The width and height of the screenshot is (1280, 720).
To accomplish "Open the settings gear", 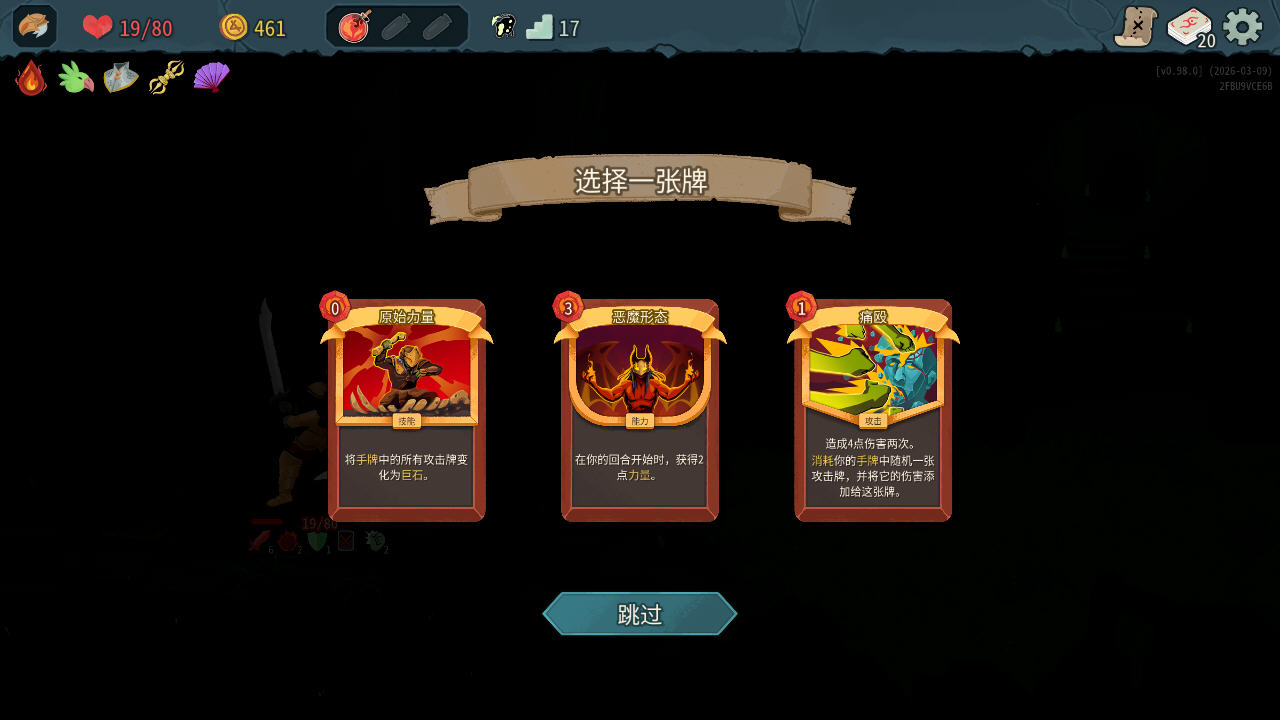I will coord(1242,27).
